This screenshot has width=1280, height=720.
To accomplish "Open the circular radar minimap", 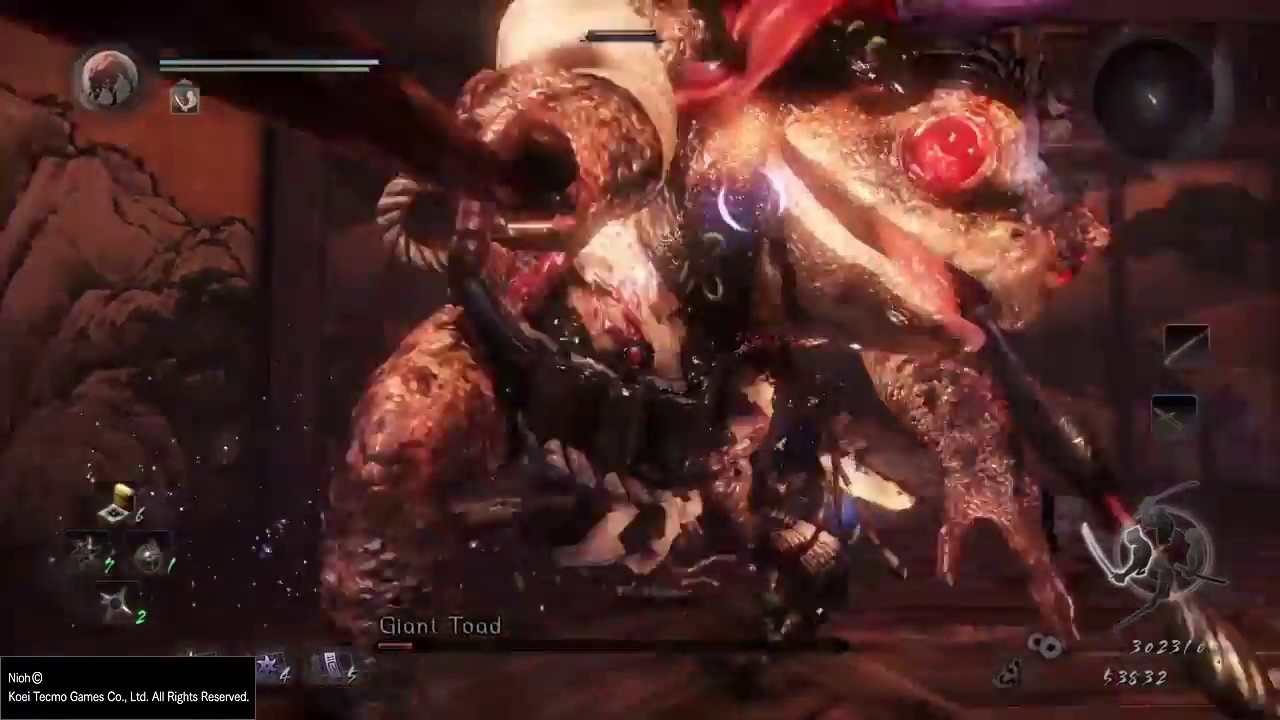I will (1153, 96).
